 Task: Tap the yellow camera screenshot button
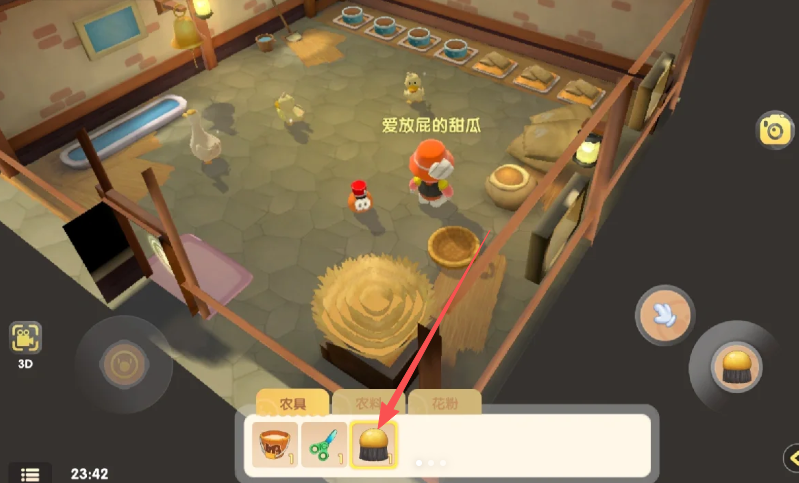coord(773,130)
